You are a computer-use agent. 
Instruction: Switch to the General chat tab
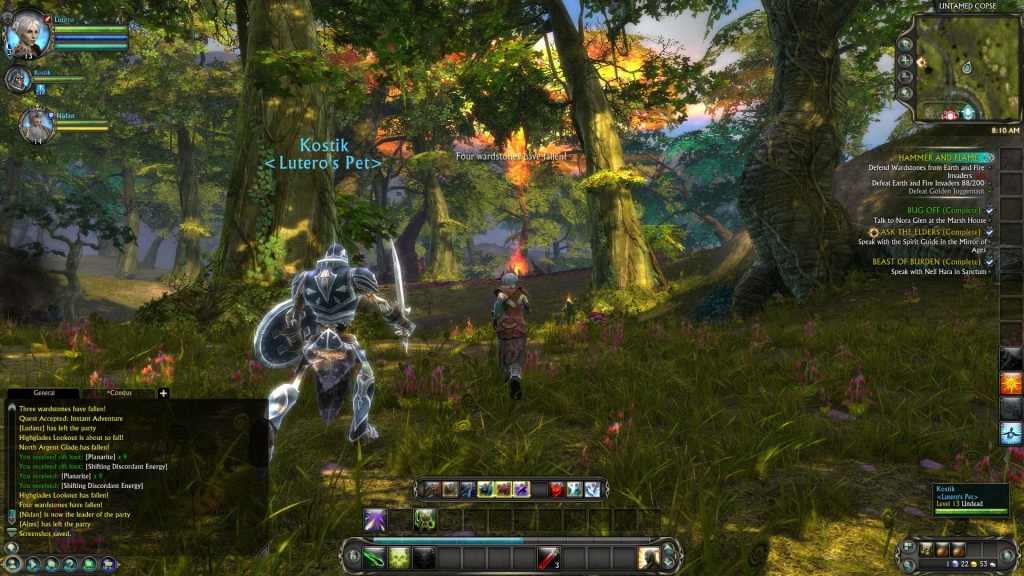point(43,394)
